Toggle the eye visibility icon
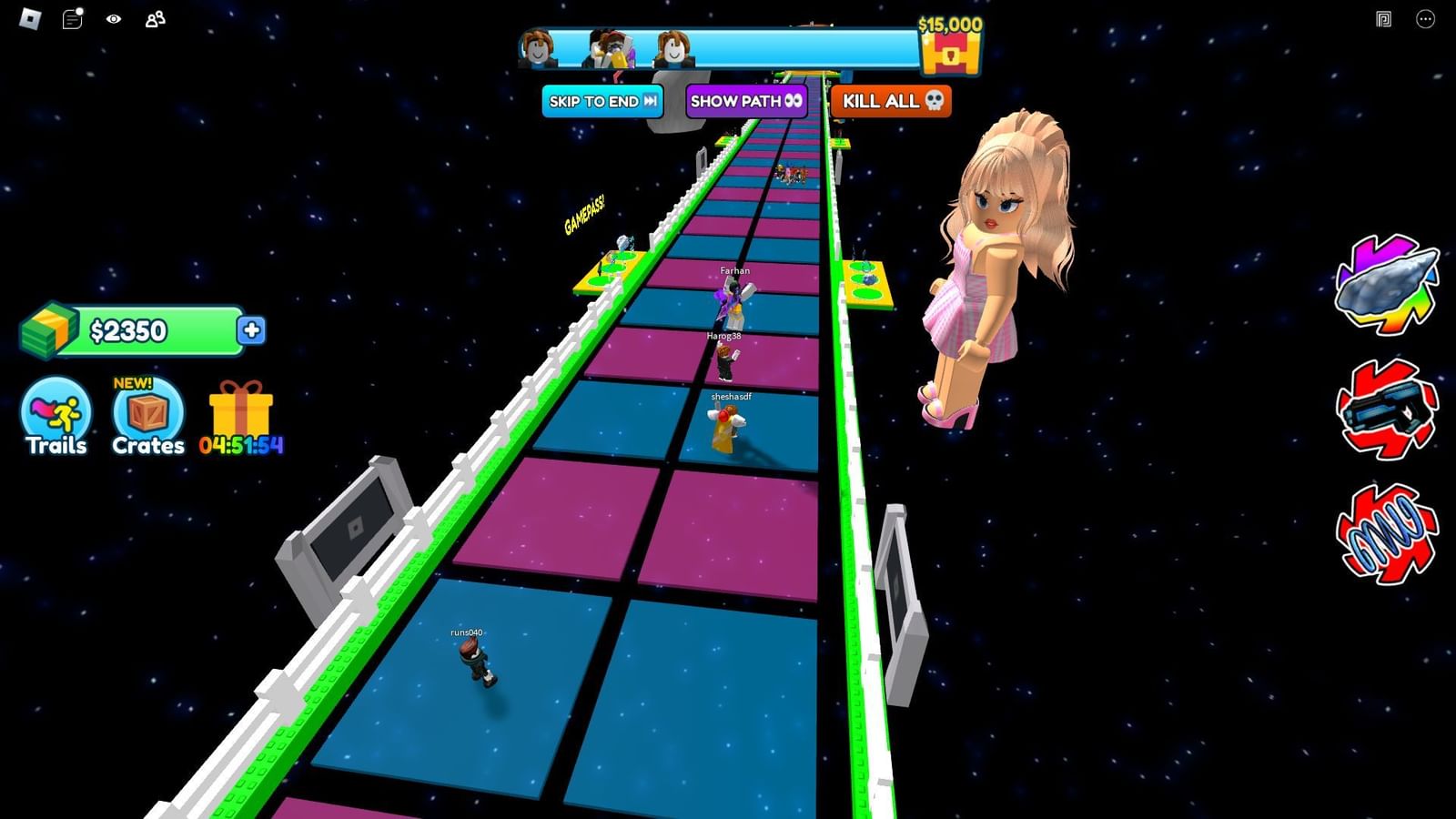The image size is (1456, 819). pos(113,18)
